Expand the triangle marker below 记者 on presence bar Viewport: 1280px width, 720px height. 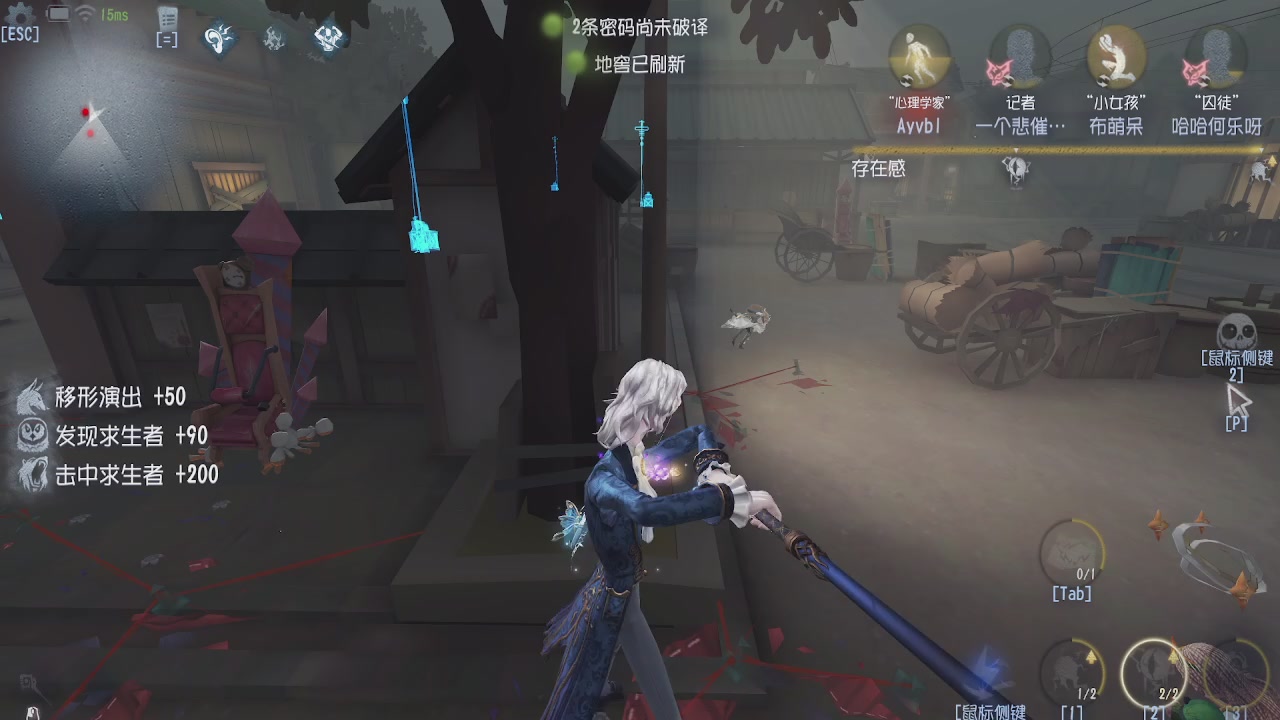1017,152
